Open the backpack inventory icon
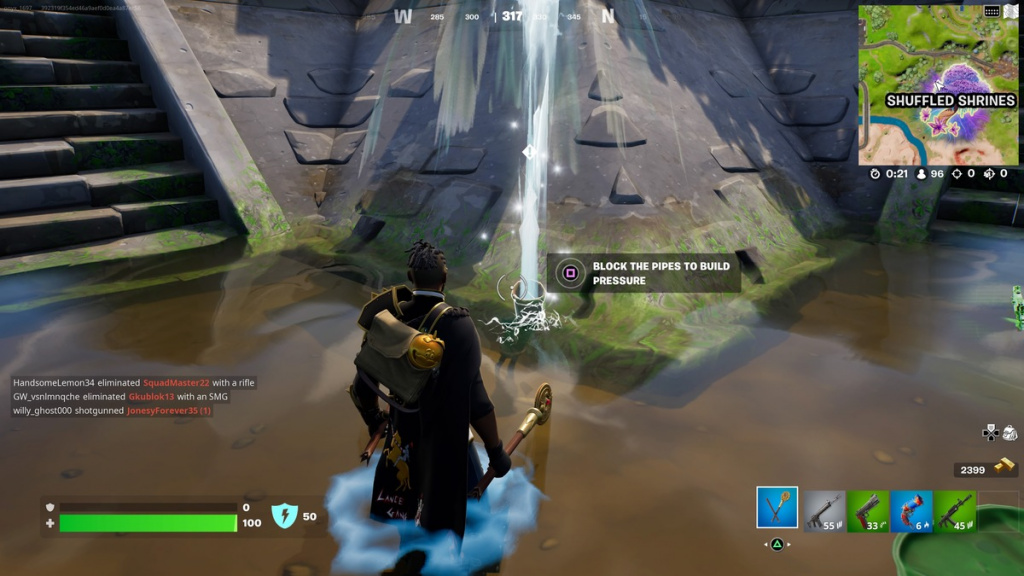Viewport: 1024px width, 576px height. point(1009,433)
